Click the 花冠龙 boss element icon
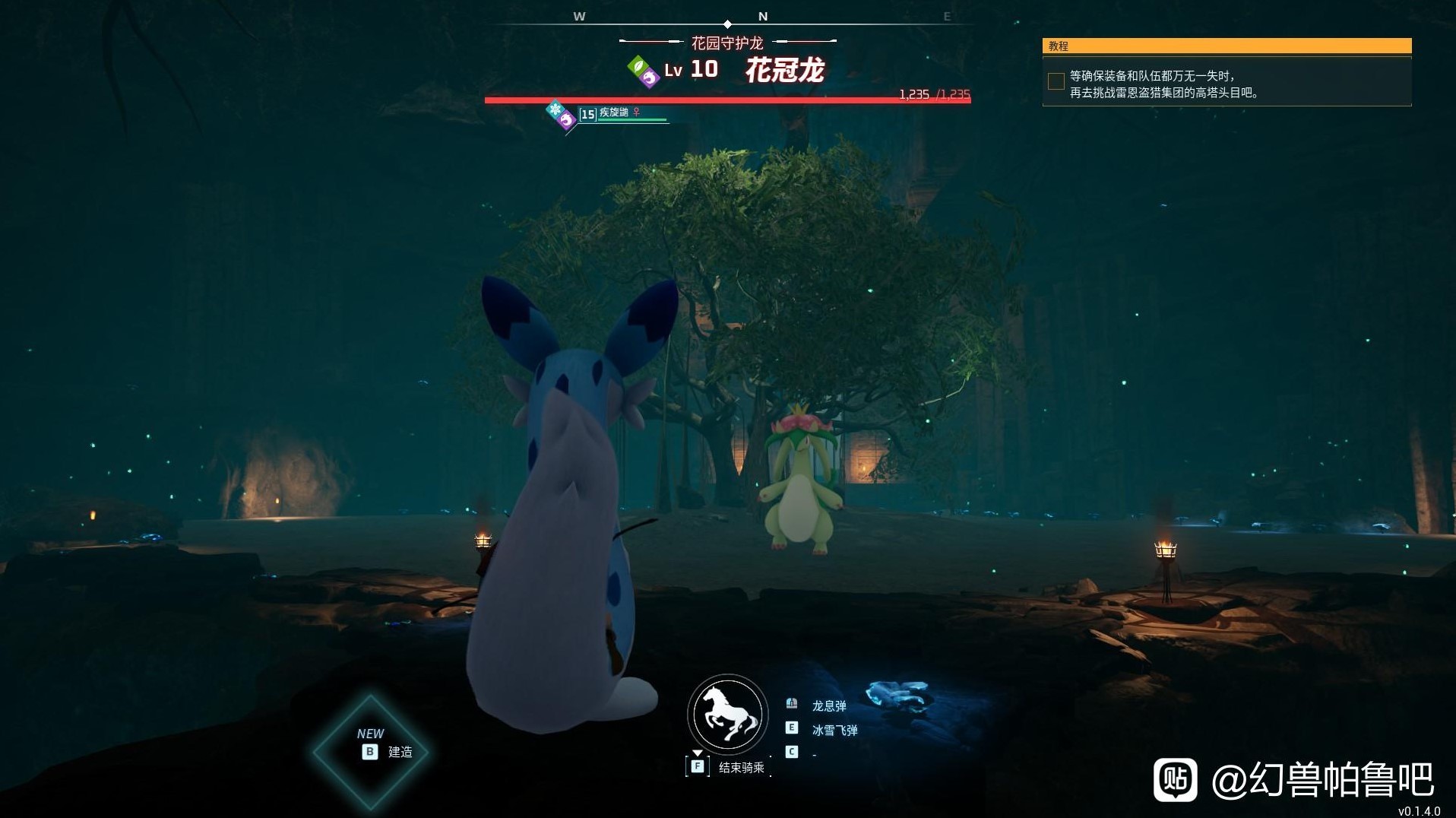This screenshot has width=1456, height=818. tap(643, 71)
